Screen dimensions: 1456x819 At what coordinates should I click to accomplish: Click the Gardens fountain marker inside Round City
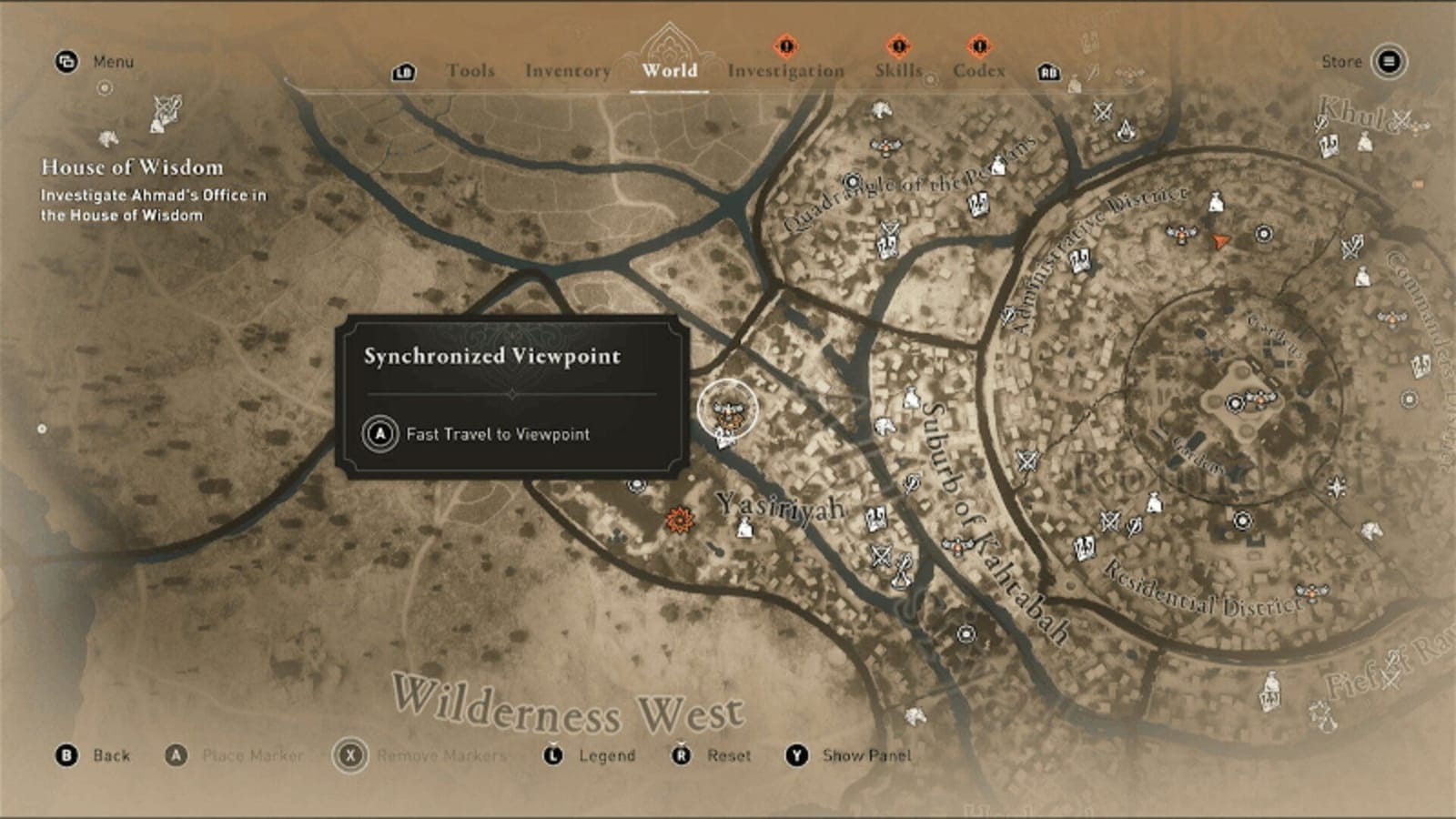[x=1234, y=403]
